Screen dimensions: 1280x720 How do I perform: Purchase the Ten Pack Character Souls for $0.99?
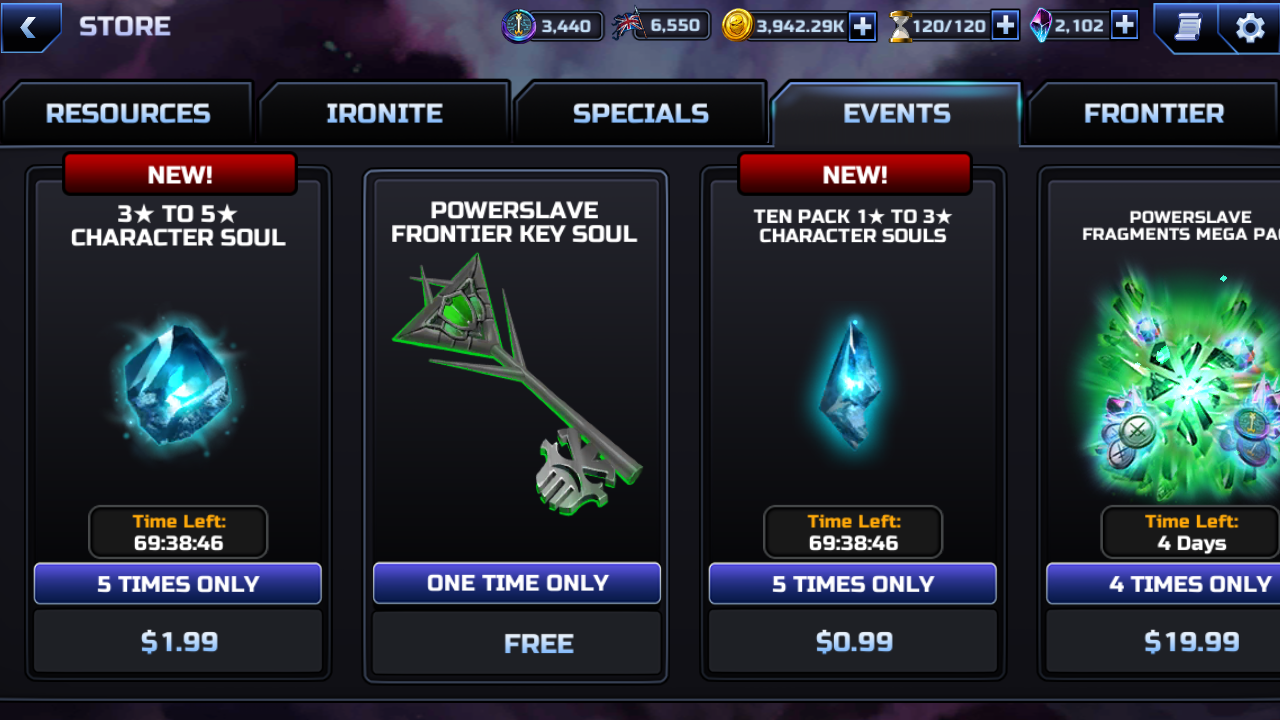[x=853, y=641]
